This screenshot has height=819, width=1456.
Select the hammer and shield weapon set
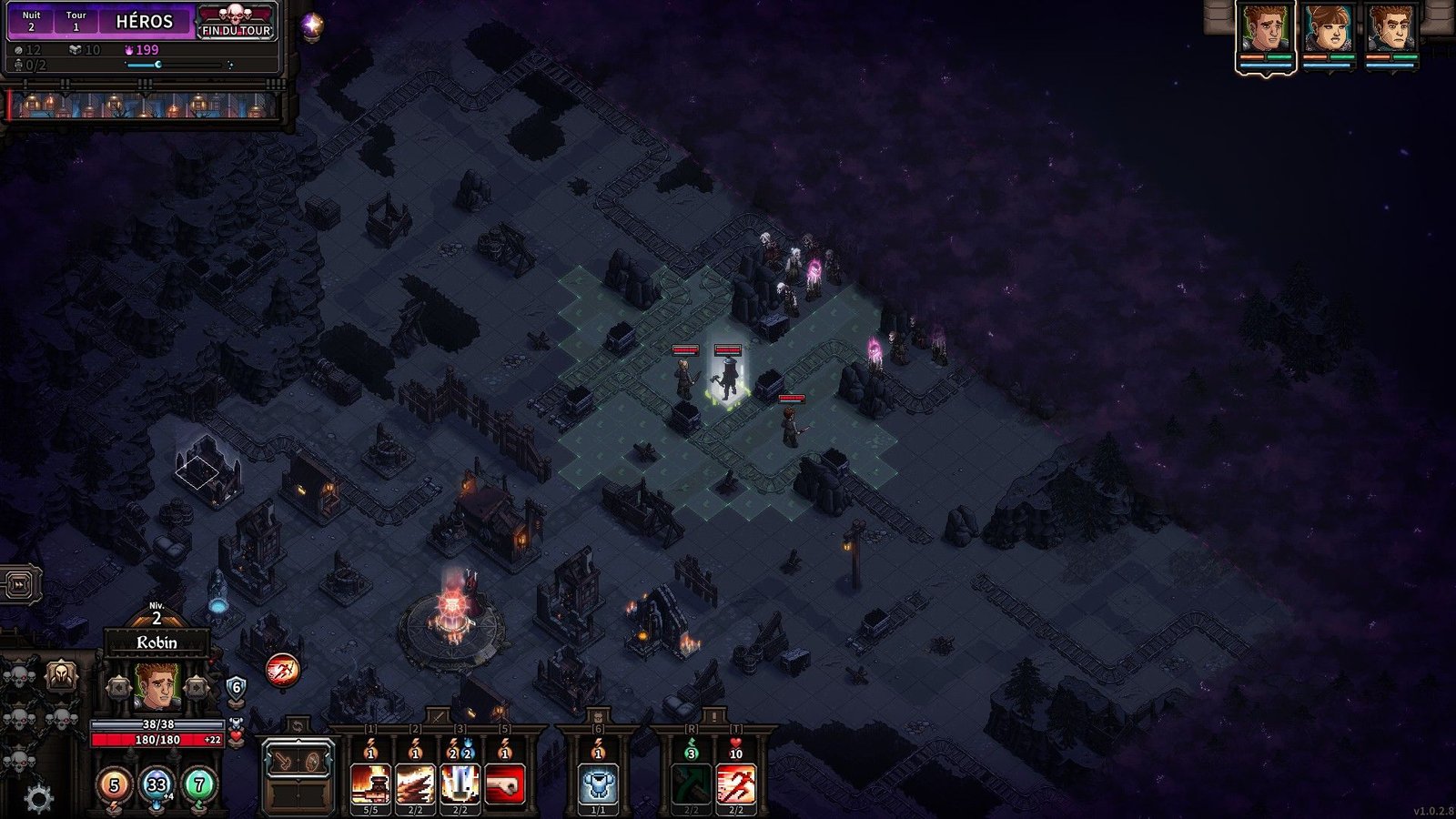tap(298, 762)
